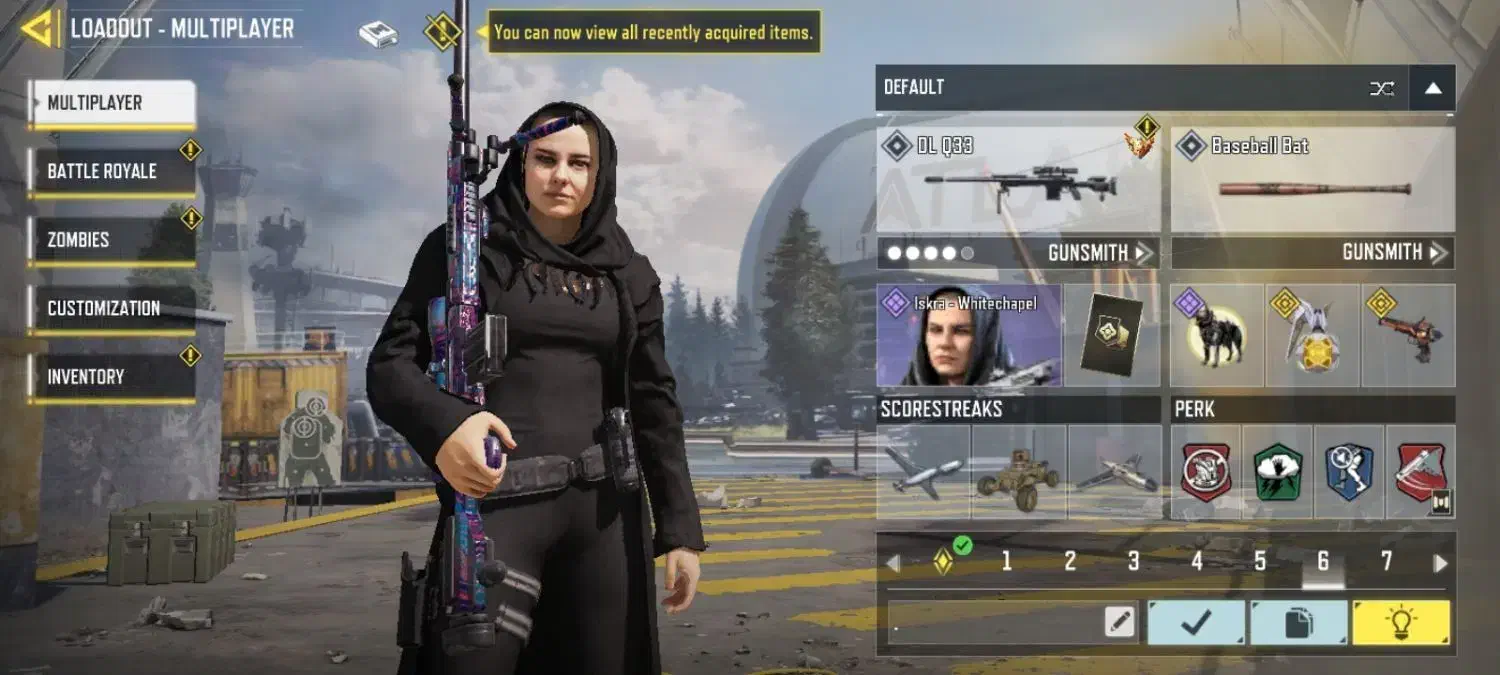The image size is (1500, 675).
Task: Open the Inventory tab
Action: [x=111, y=377]
